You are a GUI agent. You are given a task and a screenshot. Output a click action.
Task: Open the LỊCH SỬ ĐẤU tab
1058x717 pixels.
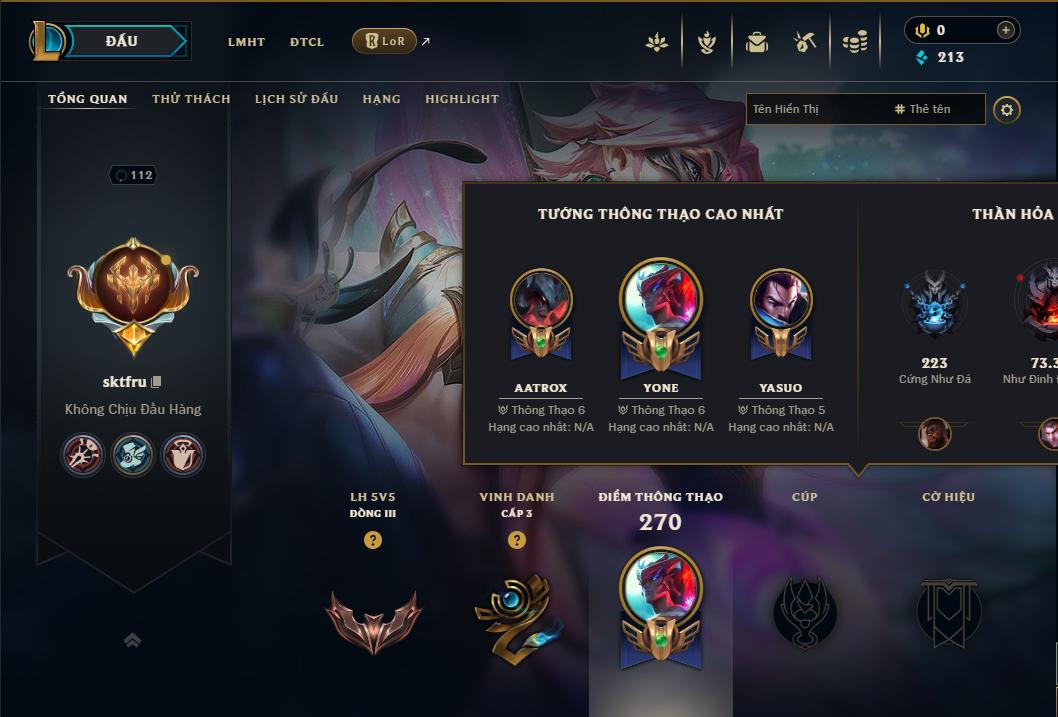click(296, 99)
